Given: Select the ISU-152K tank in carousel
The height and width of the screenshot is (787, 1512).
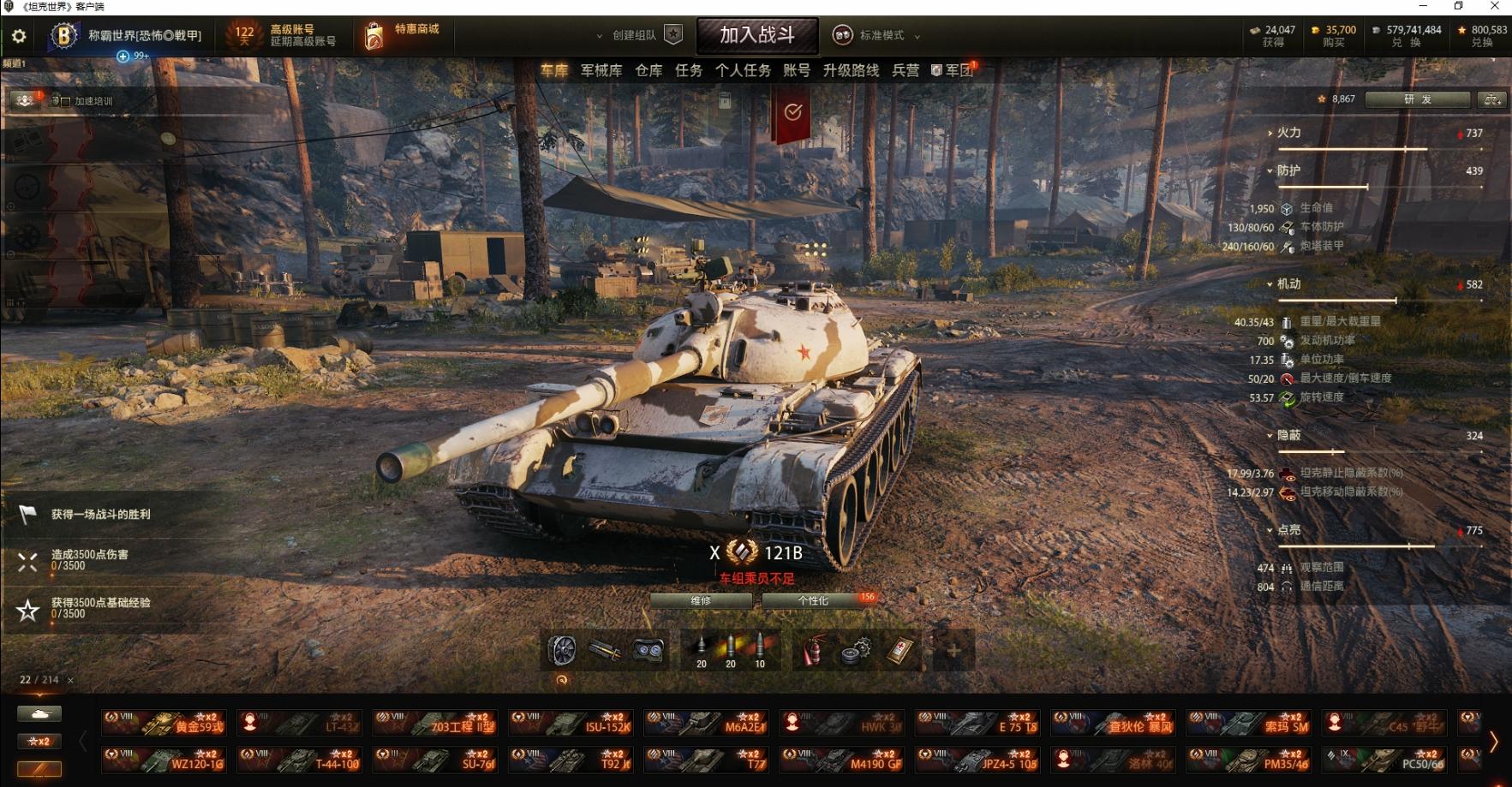Looking at the screenshot, I should click(571, 723).
